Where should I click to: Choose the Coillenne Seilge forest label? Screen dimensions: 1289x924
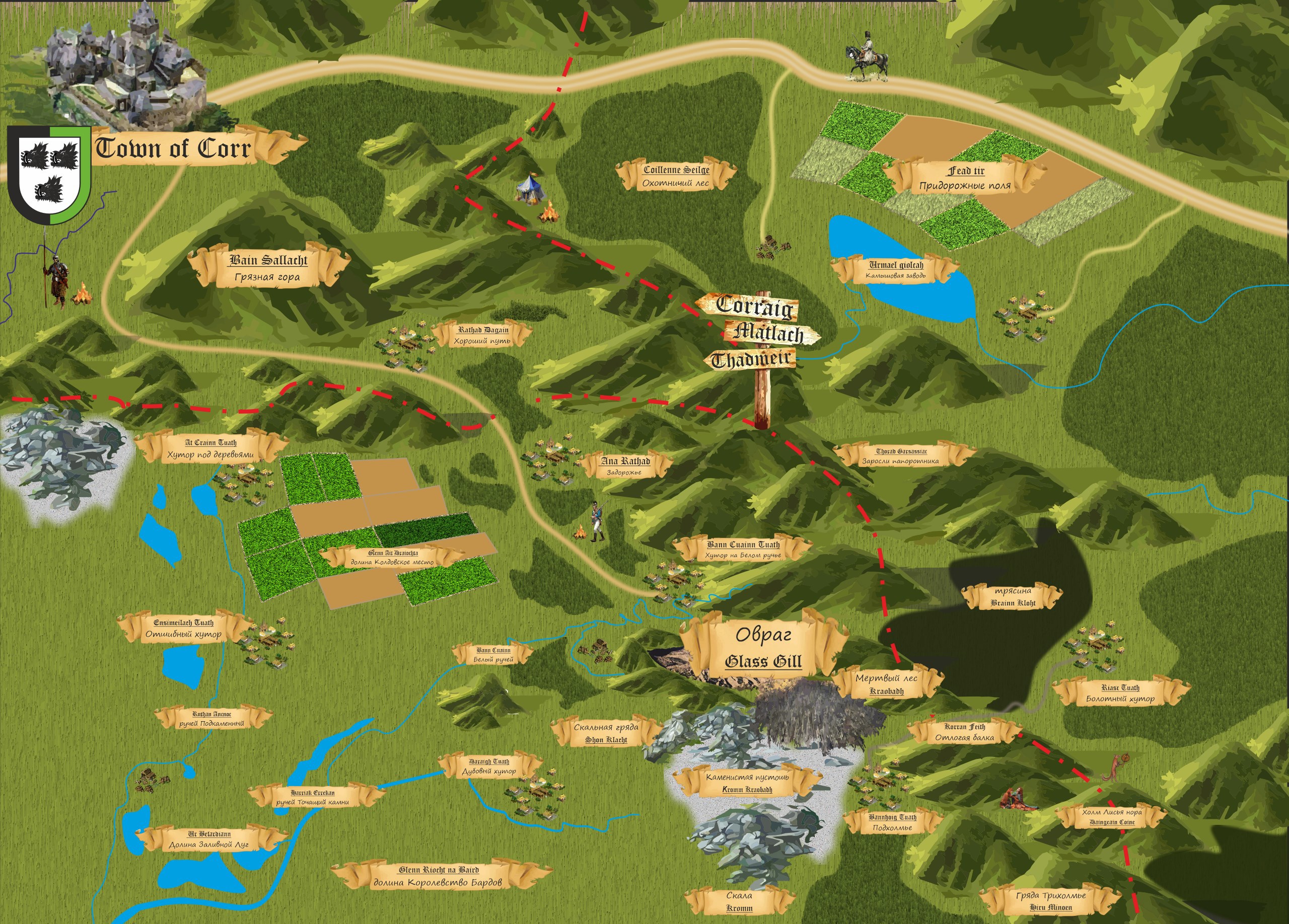coord(676,176)
